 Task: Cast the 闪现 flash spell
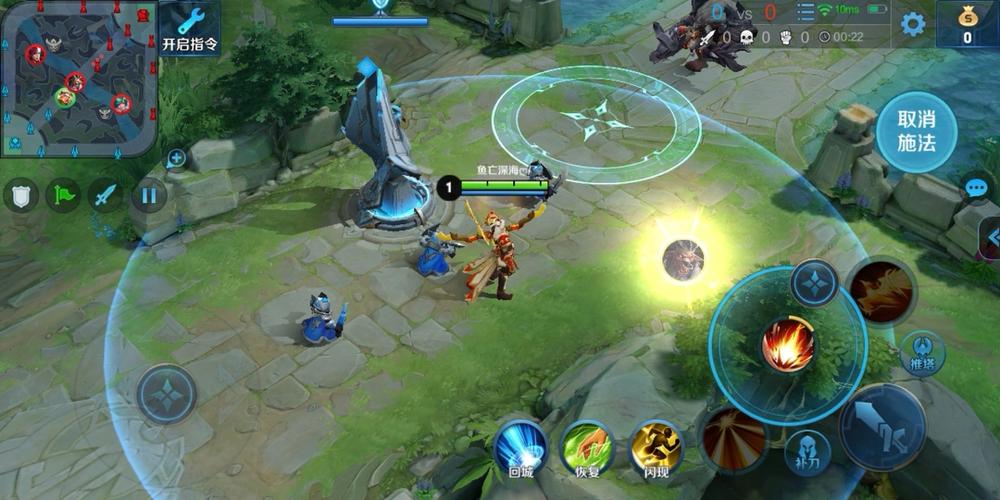tap(655, 446)
